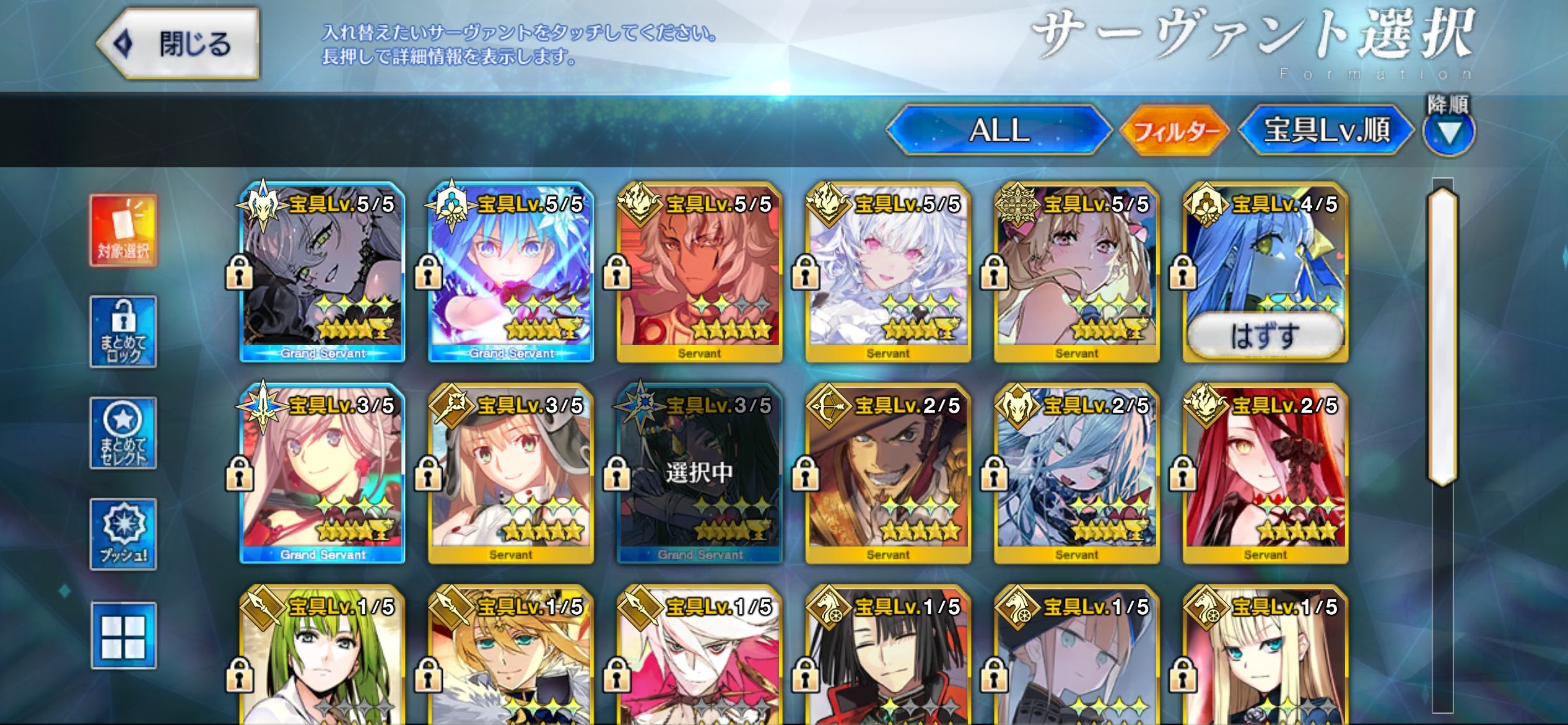Select the grey-haired Grand Servant card
Screen dimensions: 1568x725
click(x=322, y=273)
